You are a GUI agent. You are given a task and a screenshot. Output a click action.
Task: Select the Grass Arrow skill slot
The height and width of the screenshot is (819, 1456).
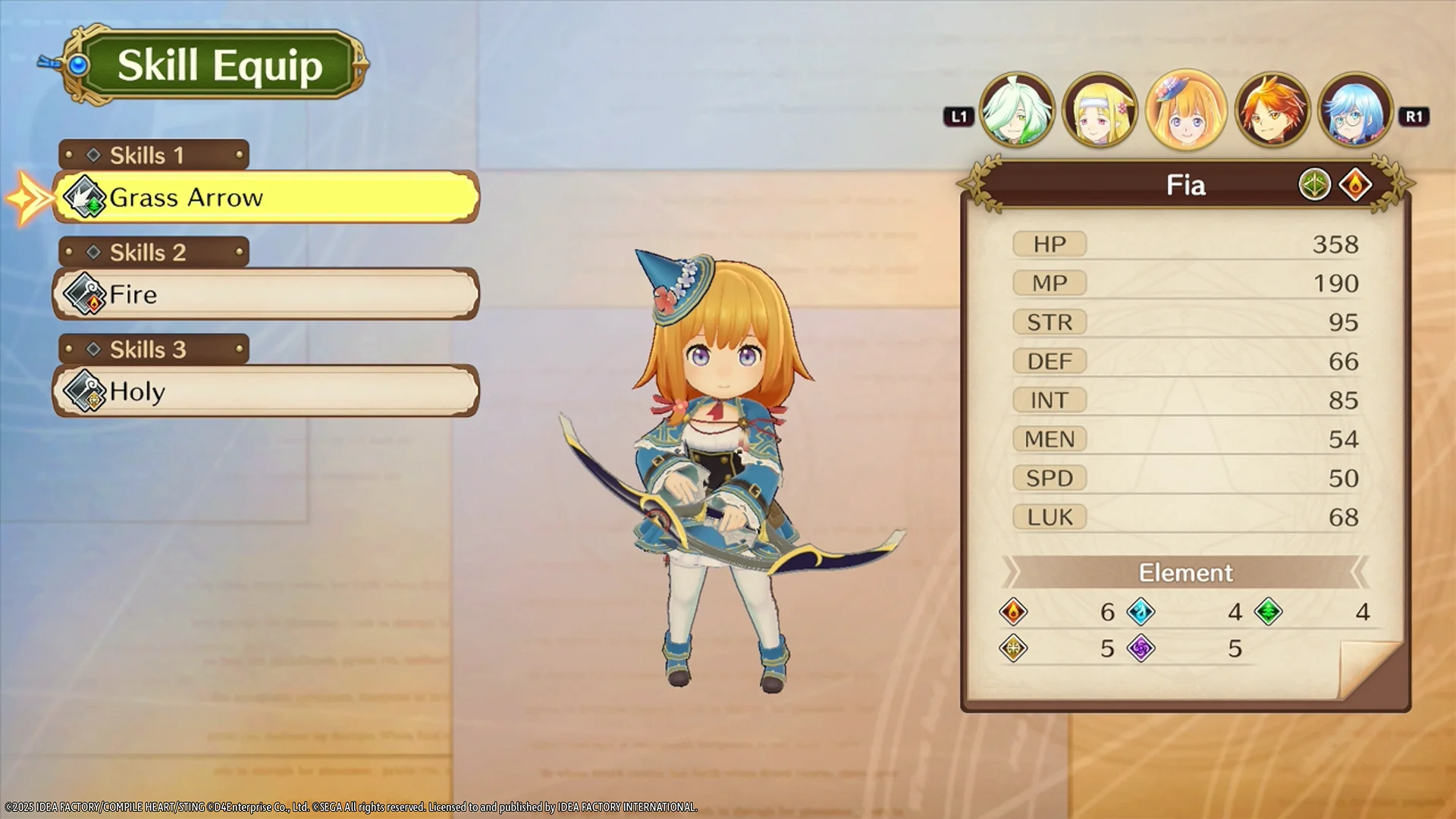[265, 197]
